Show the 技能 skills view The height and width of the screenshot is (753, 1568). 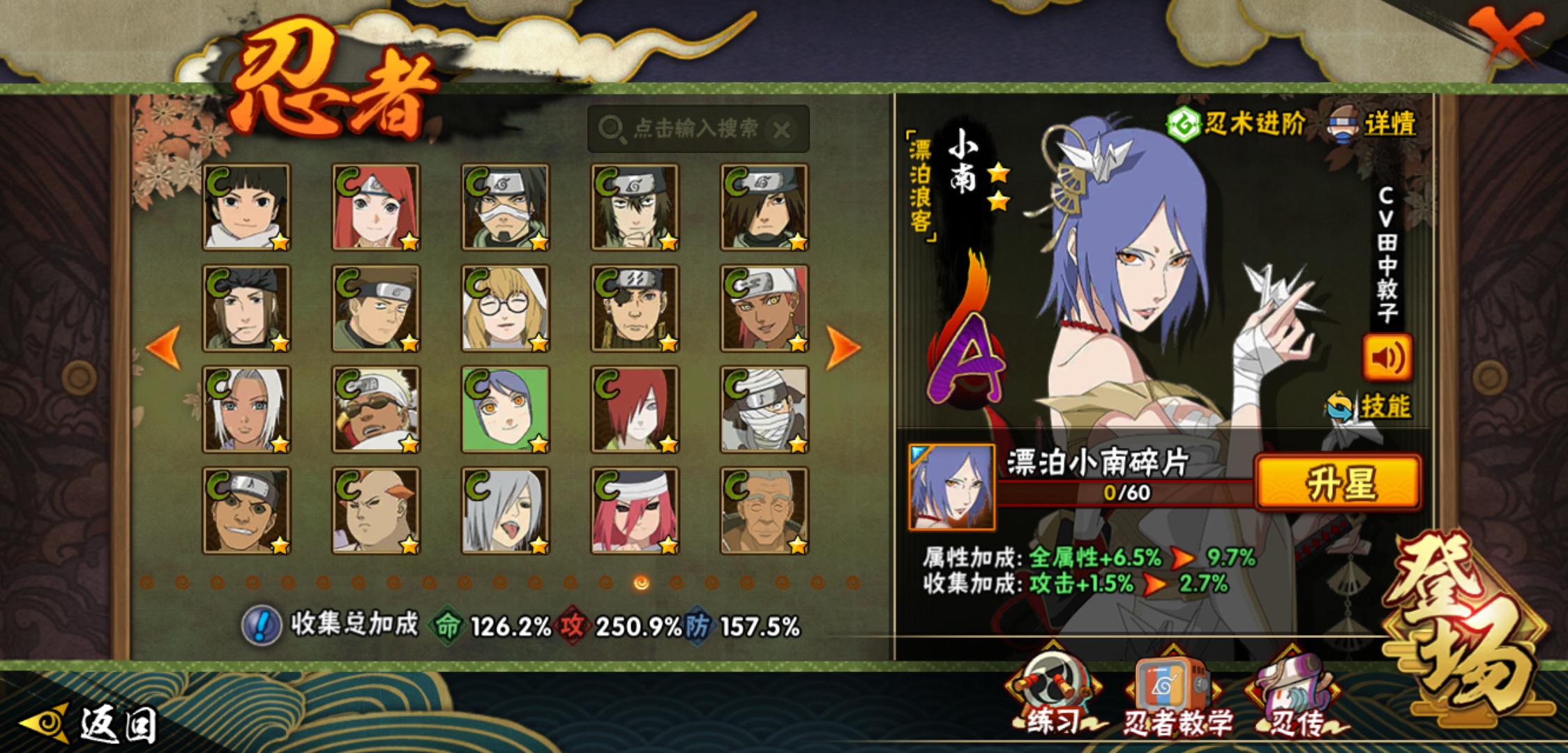point(1370,406)
